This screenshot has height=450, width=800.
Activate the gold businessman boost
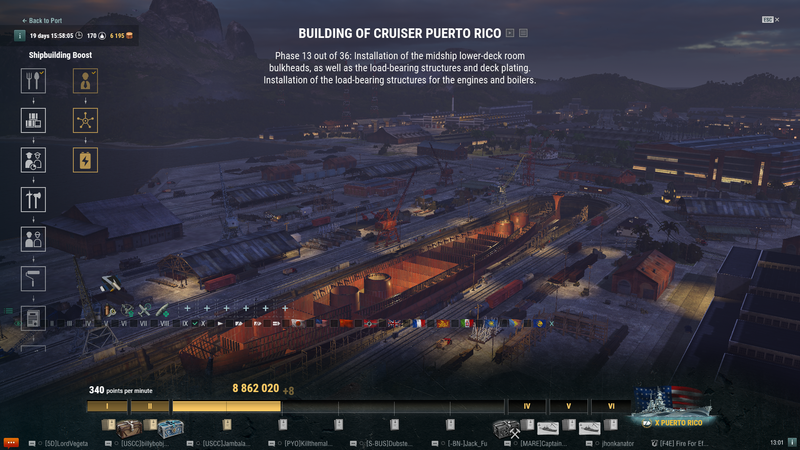(86, 81)
